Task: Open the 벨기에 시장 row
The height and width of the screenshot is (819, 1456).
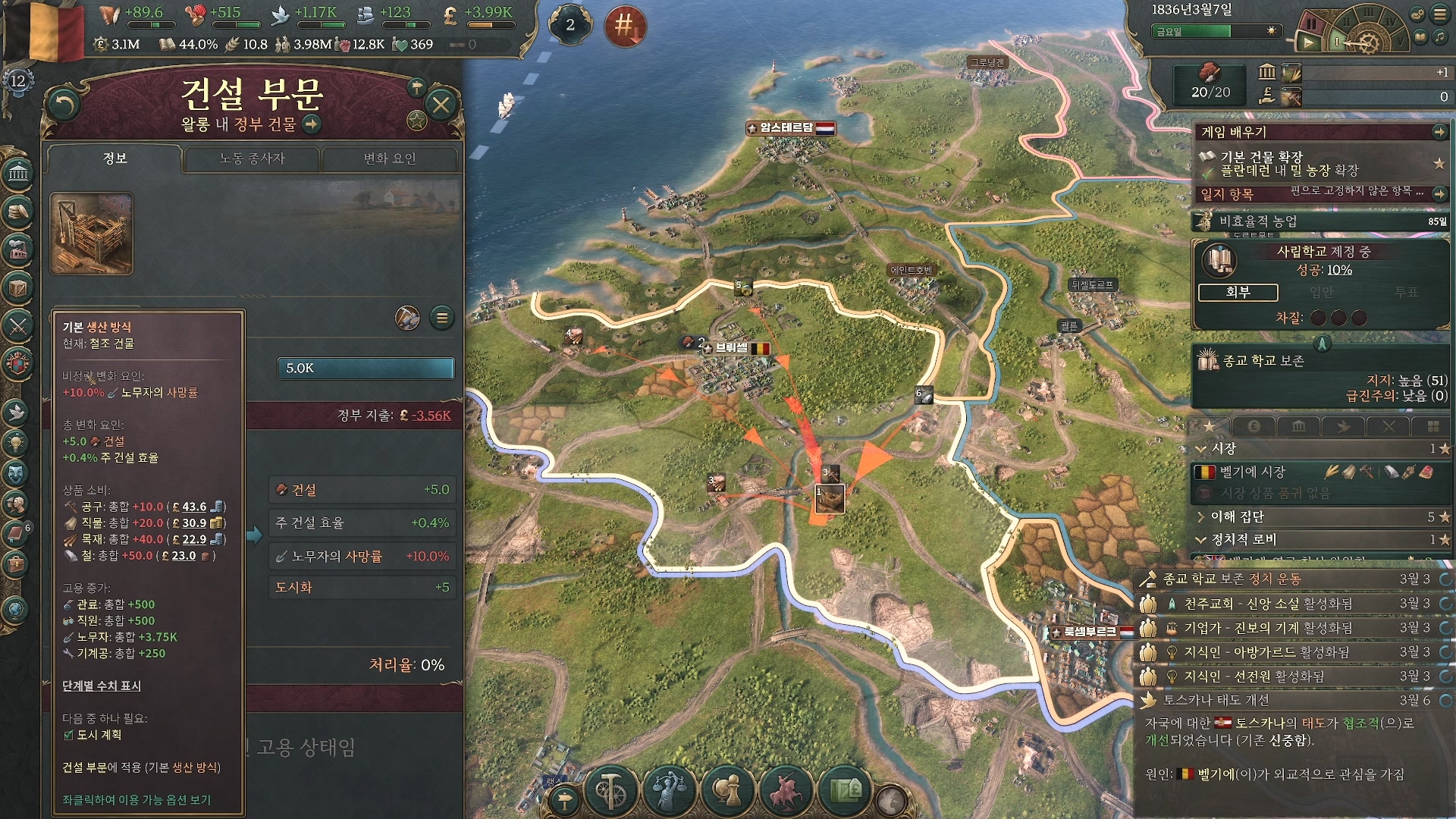Action: [x=1251, y=472]
